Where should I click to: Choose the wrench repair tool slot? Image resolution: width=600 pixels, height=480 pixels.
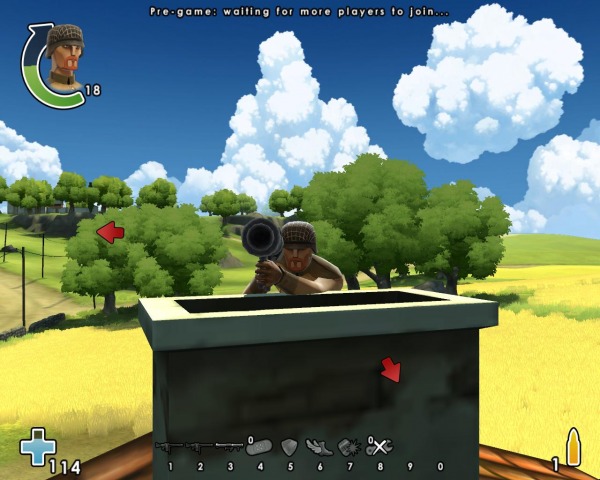(381, 448)
